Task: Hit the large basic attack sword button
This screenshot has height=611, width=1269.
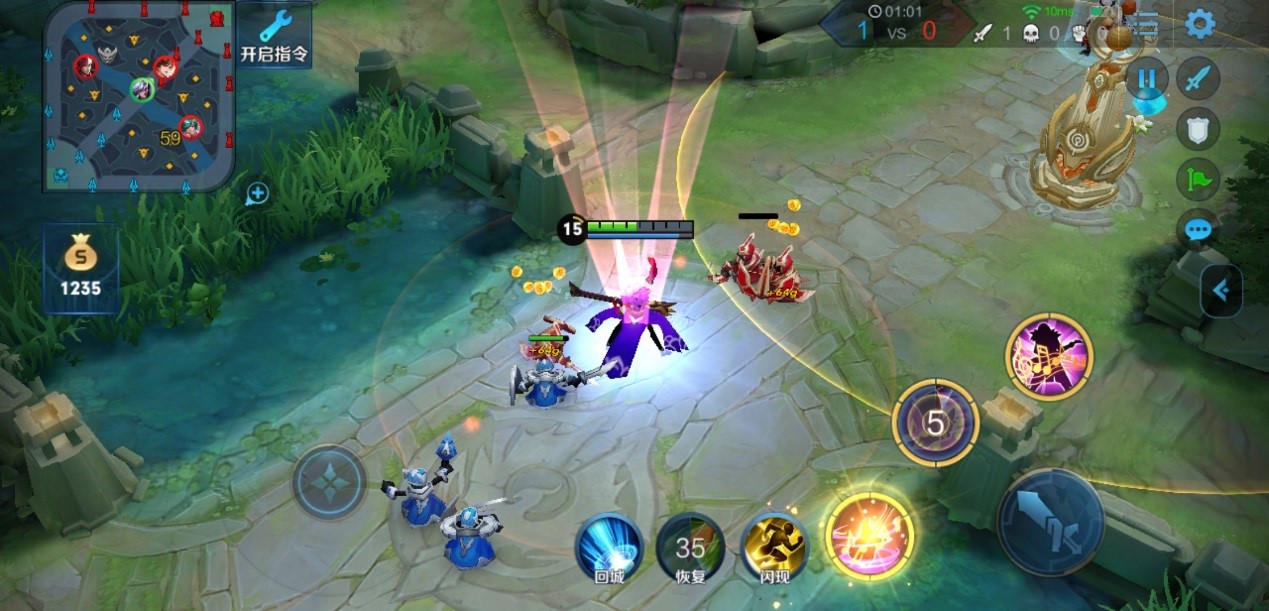Action: point(1050,522)
